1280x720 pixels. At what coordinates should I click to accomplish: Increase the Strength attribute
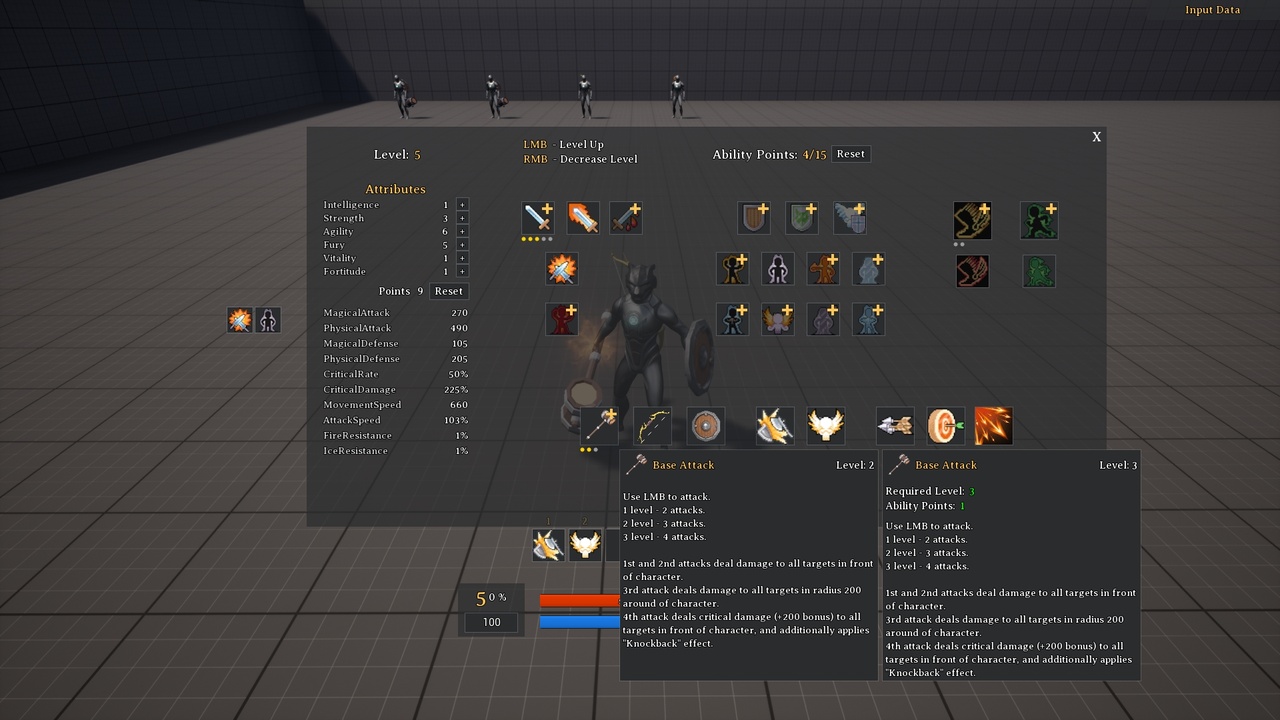click(462, 218)
